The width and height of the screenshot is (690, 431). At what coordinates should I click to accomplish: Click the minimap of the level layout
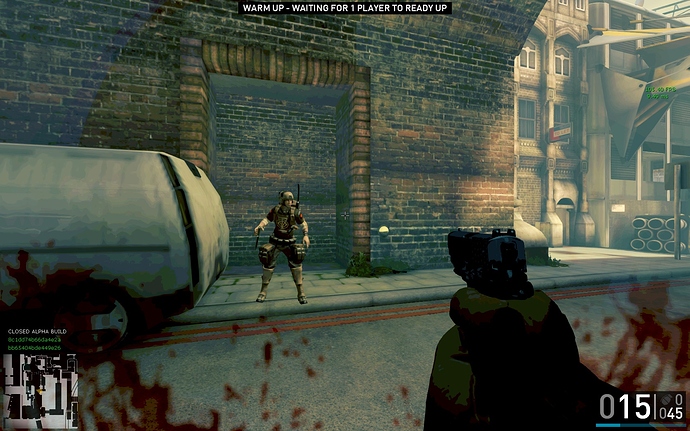pyautogui.click(x=38, y=391)
